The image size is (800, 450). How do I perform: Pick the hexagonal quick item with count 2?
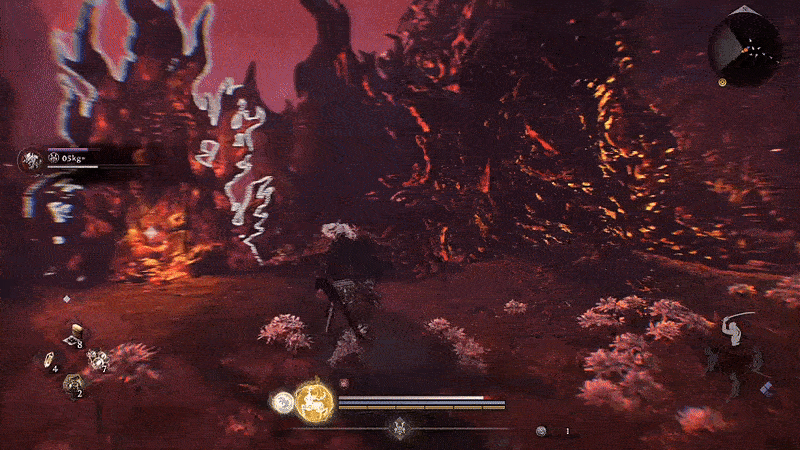point(73,384)
